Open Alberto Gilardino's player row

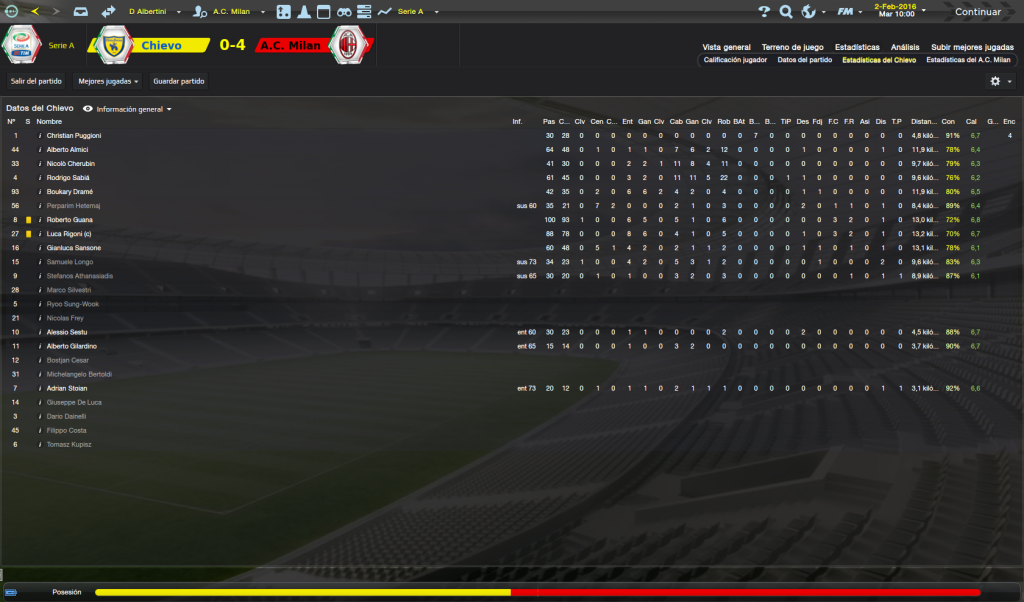pyautogui.click(x=75, y=346)
